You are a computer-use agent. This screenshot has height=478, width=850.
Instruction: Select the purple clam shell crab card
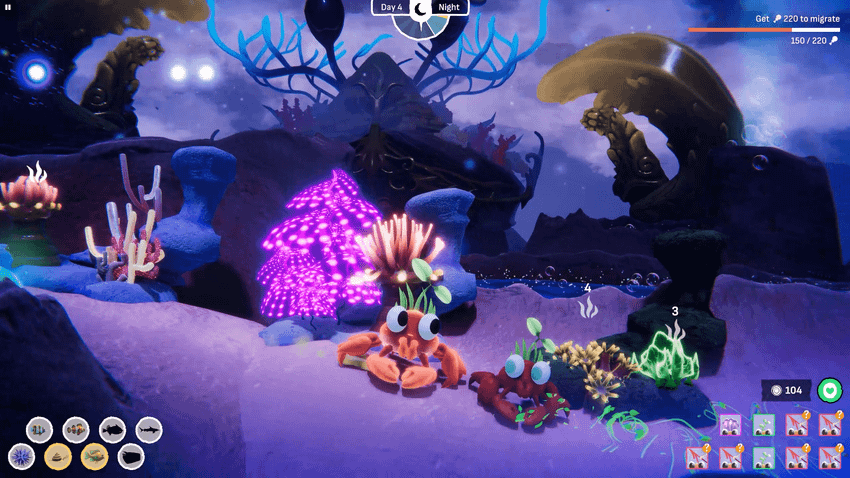[731, 425]
